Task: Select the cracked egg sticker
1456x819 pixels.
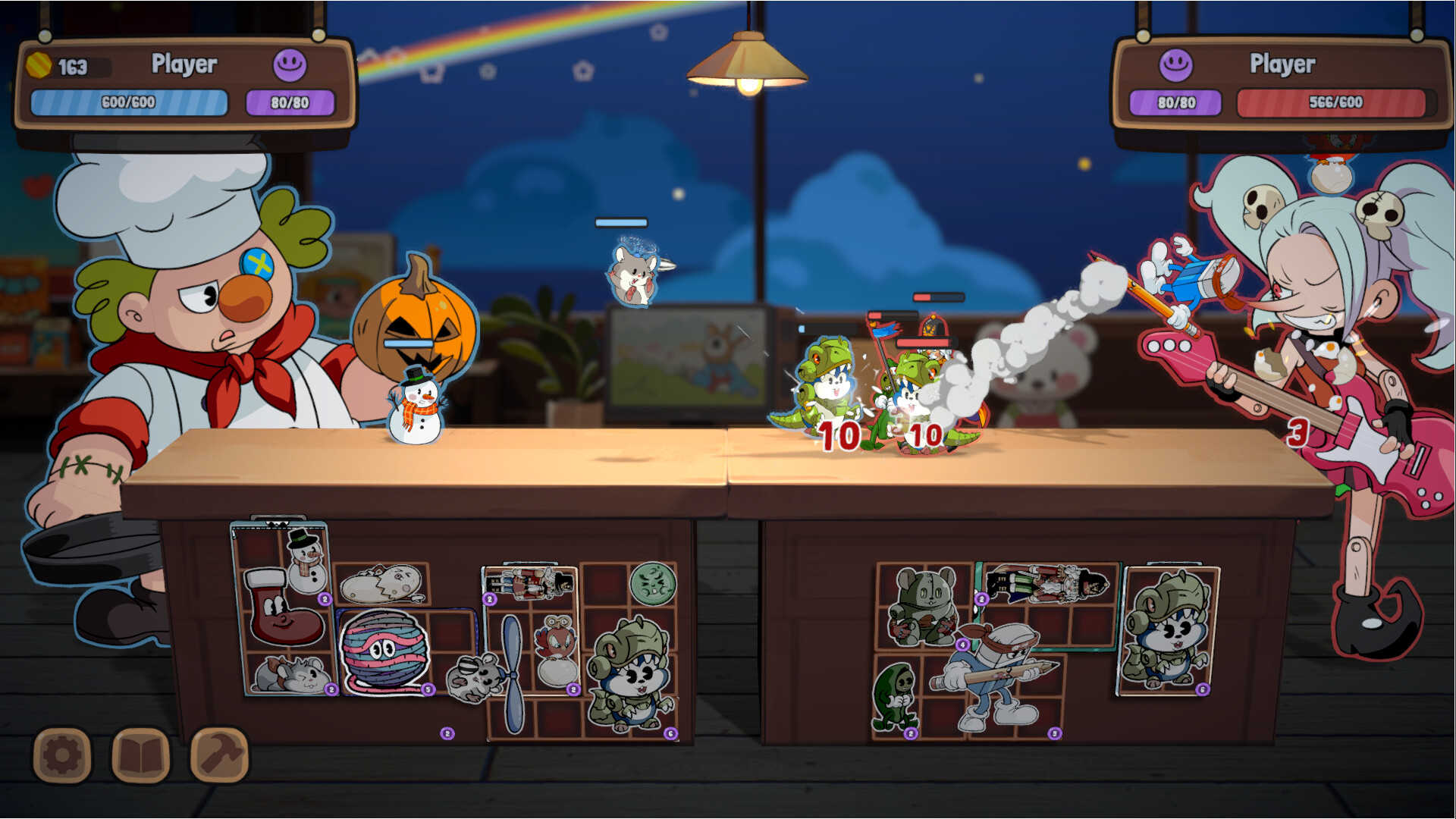Action: click(380, 582)
